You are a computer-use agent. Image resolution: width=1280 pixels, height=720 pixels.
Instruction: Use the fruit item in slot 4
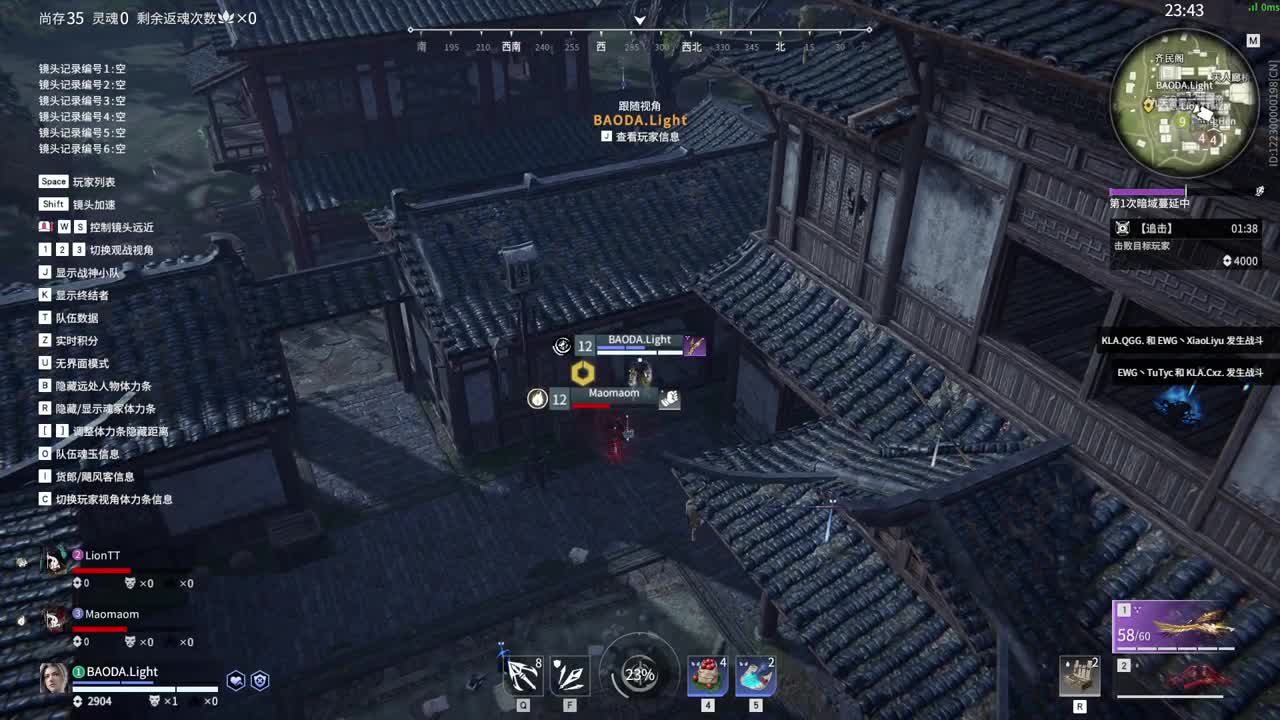coord(707,675)
